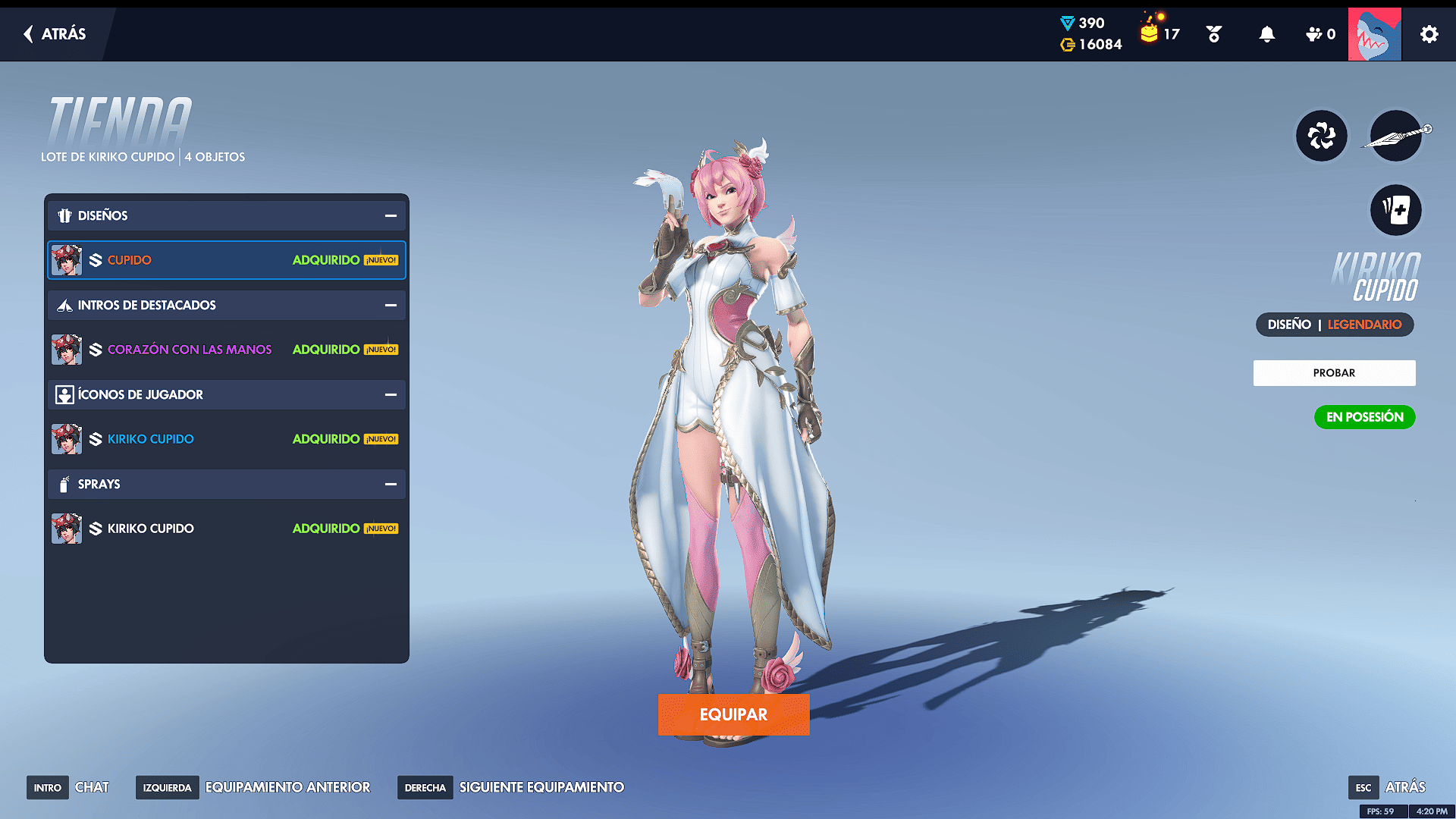Click the Equipar button
The height and width of the screenshot is (819, 1456).
(x=733, y=714)
